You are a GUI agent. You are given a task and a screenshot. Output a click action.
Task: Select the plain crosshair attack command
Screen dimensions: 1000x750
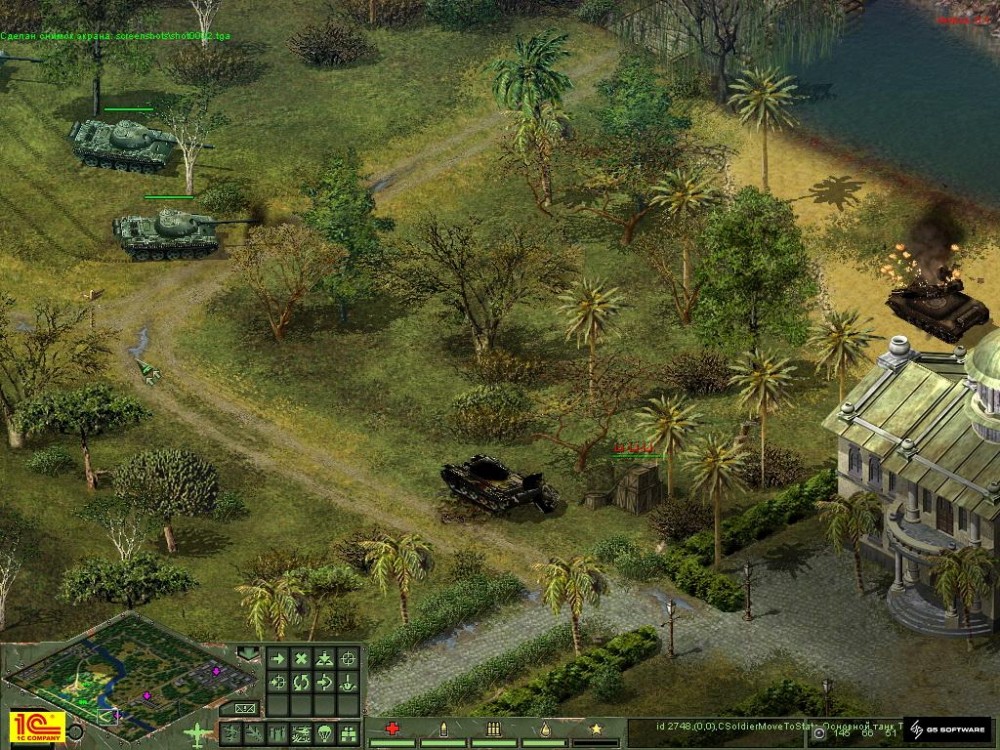[x=348, y=659]
